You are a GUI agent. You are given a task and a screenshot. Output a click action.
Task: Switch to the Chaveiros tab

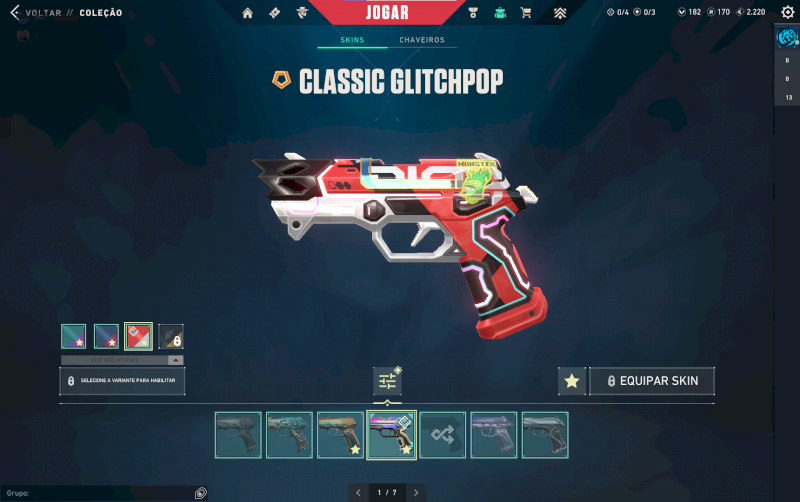[421, 40]
